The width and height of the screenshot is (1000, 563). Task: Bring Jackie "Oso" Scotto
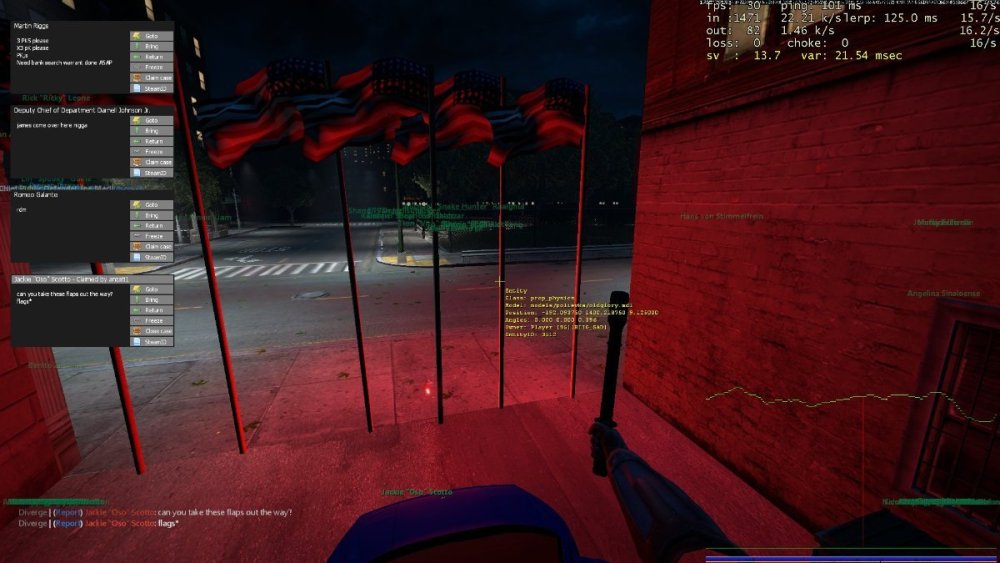point(151,299)
